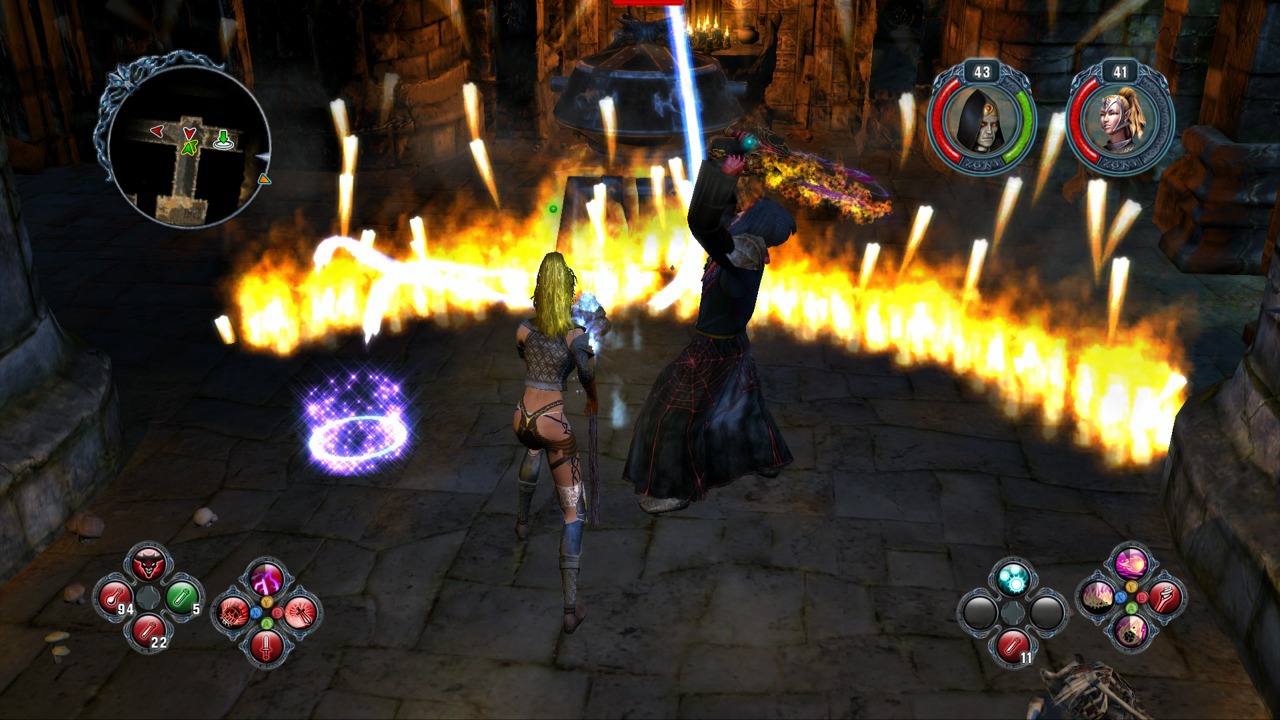Select the flame wave spell icon
This screenshot has width=1280, height=720.
coord(1098,597)
